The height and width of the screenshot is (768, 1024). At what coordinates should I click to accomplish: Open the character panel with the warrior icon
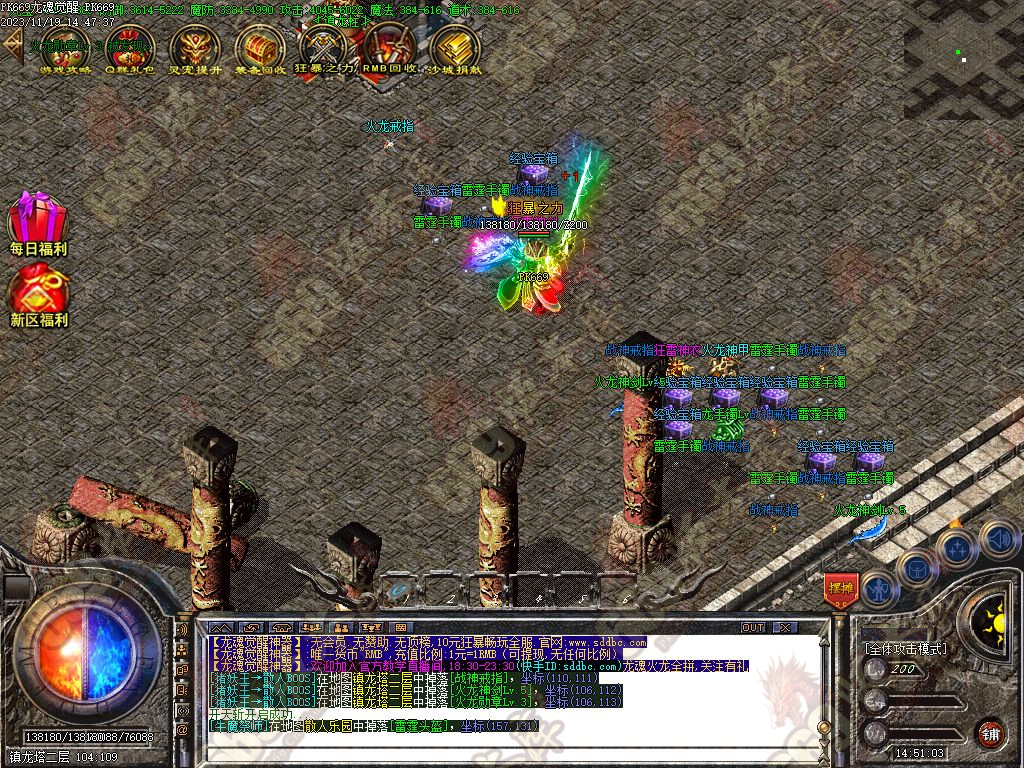pyautogui.click(x=880, y=590)
